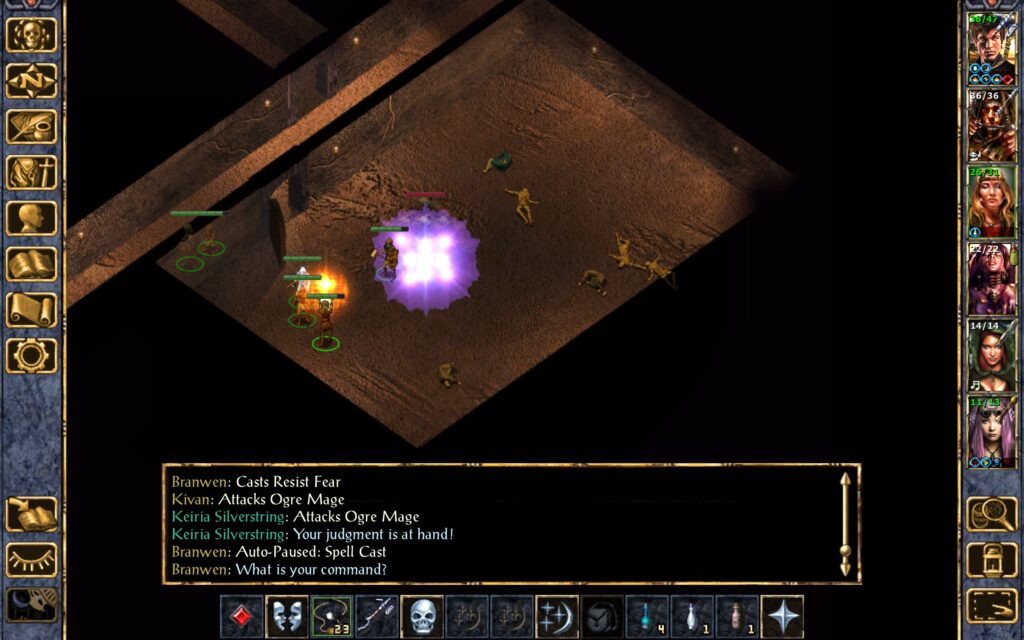Open the character record head icon
This screenshot has height=640, width=1024.
pyautogui.click(x=31, y=219)
